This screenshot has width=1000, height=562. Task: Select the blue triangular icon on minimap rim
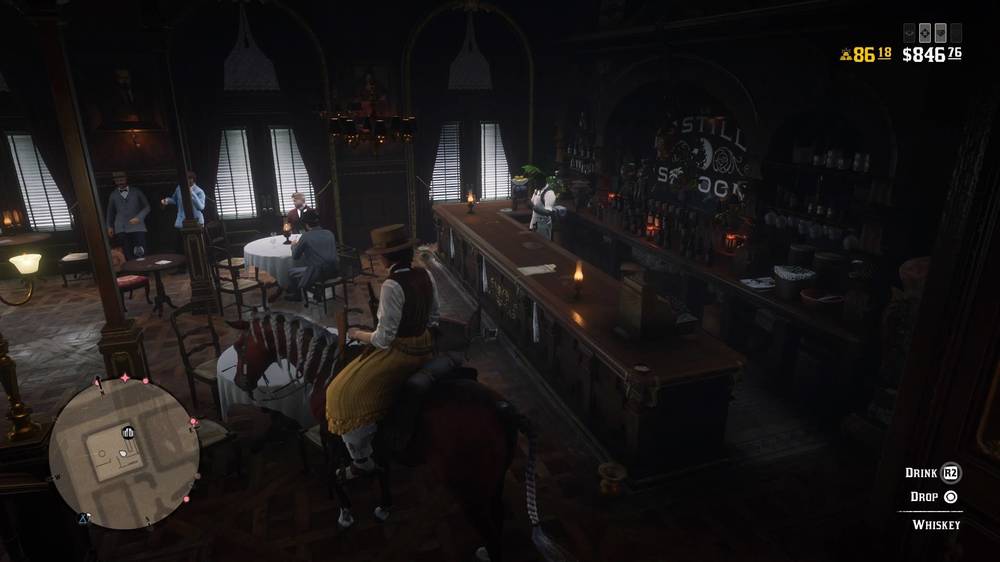point(85,518)
